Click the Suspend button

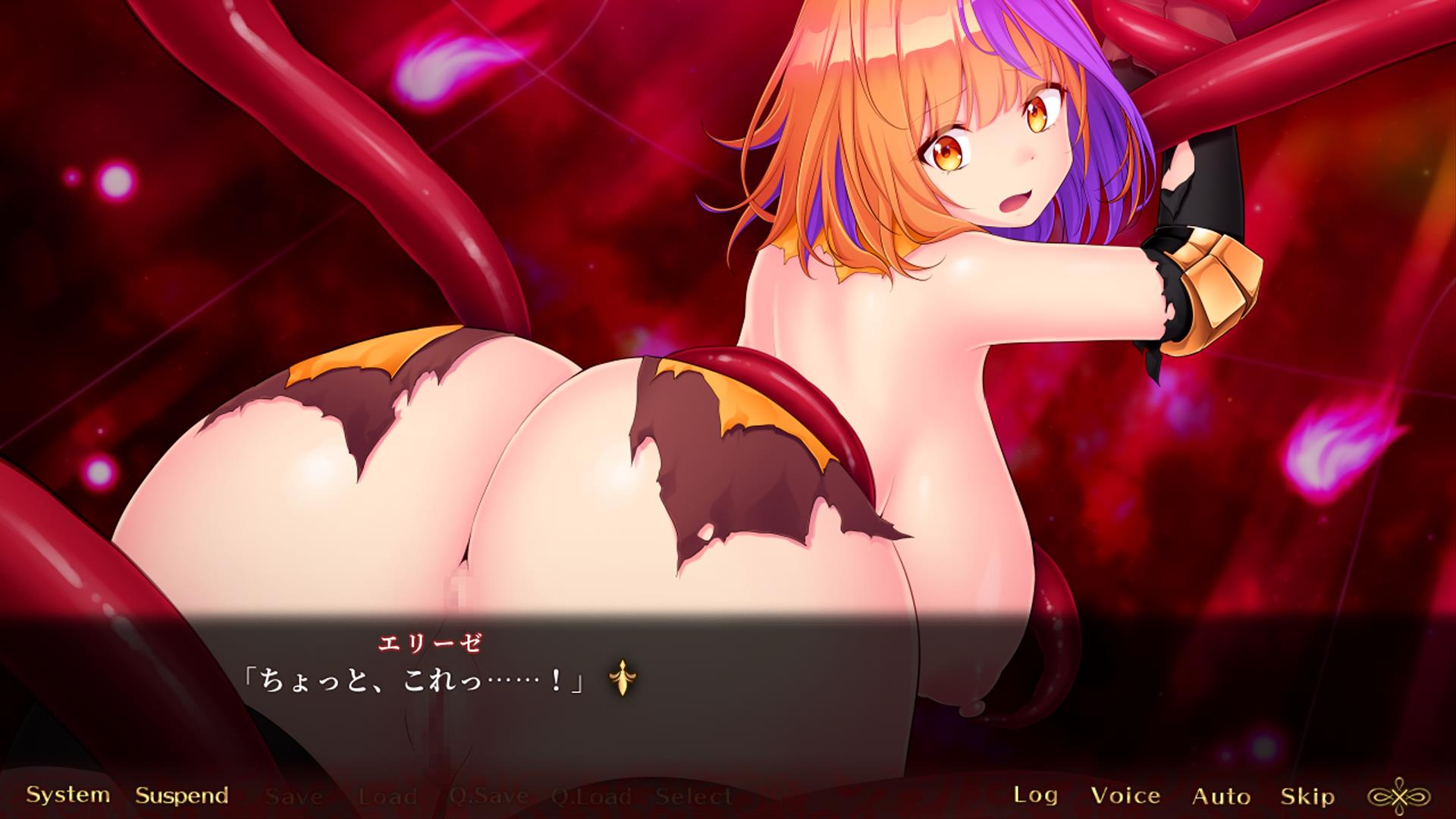coord(182,795)
